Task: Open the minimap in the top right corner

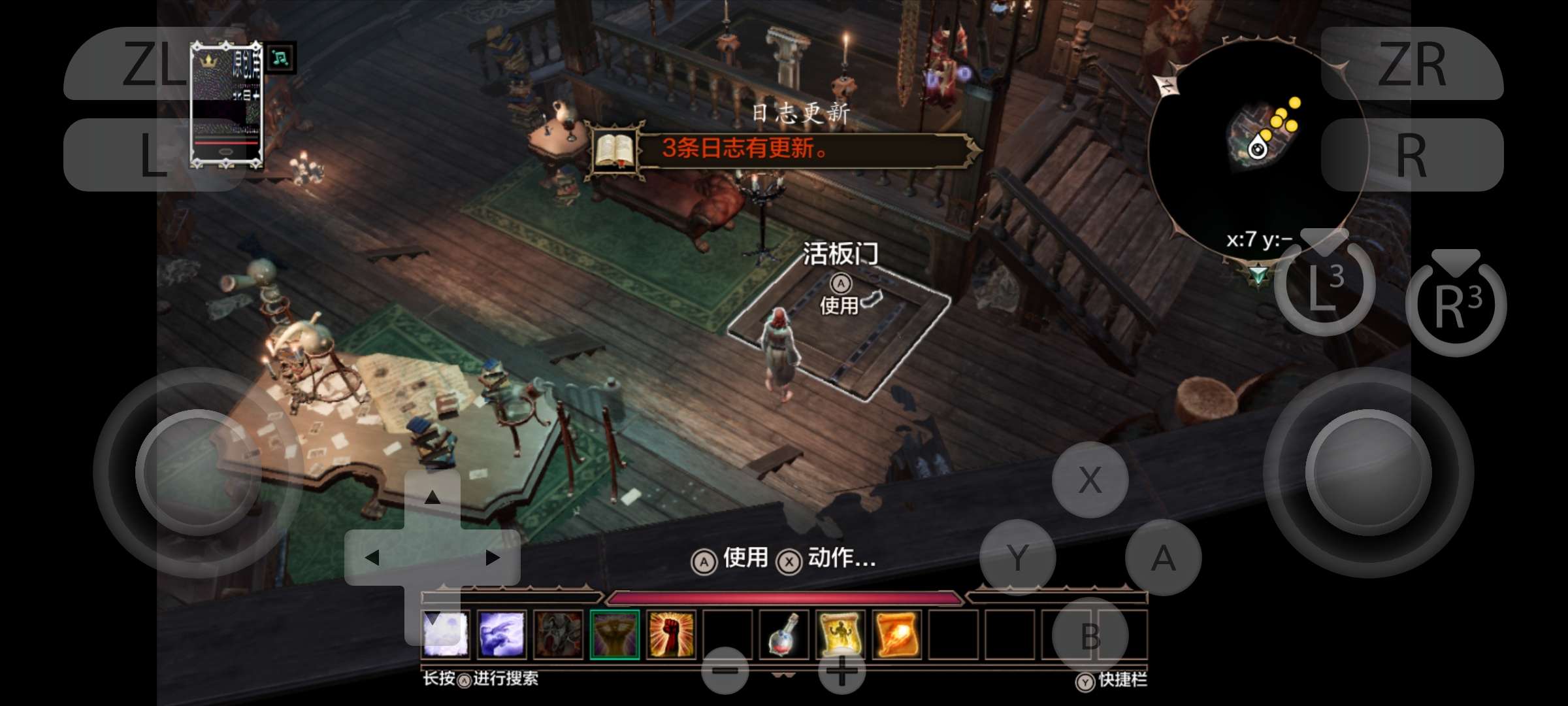Action: coord(1258,141)
